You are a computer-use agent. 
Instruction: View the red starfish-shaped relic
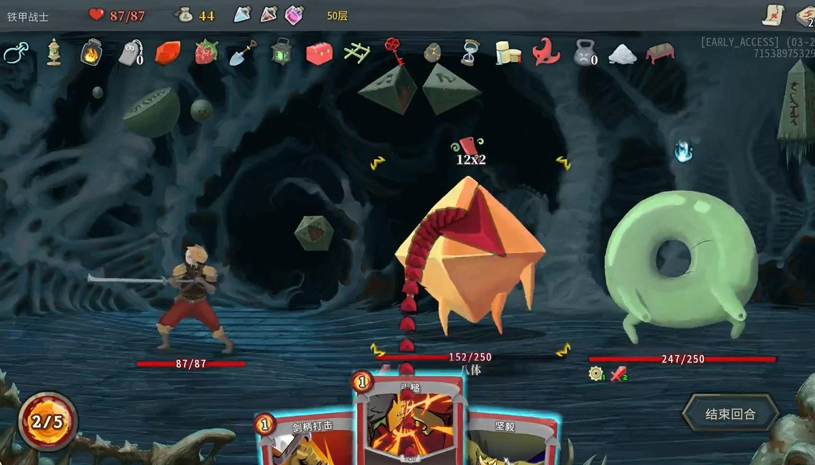click(x=546, y=52)
